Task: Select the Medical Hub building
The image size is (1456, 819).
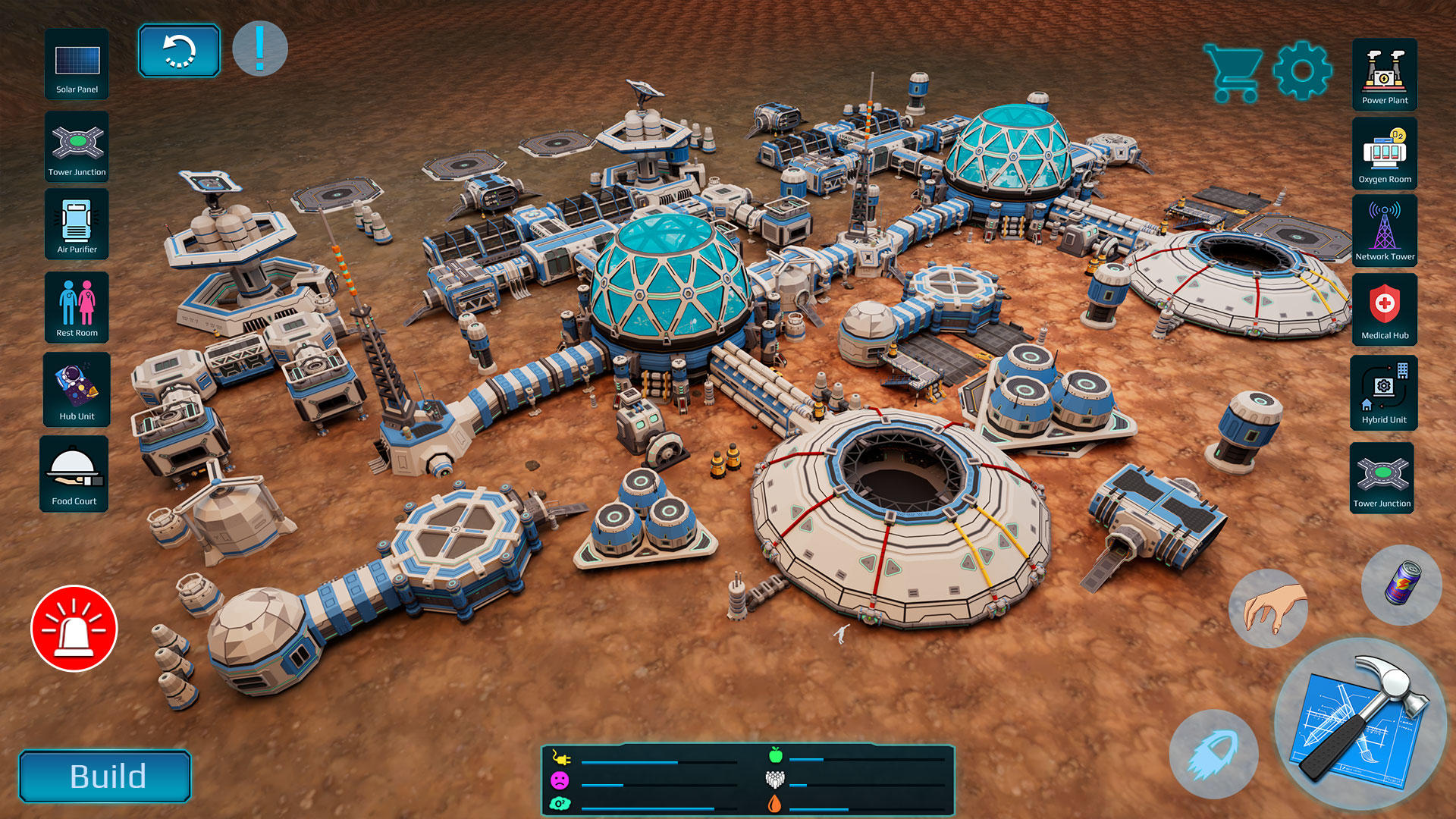Action: 1385,309
